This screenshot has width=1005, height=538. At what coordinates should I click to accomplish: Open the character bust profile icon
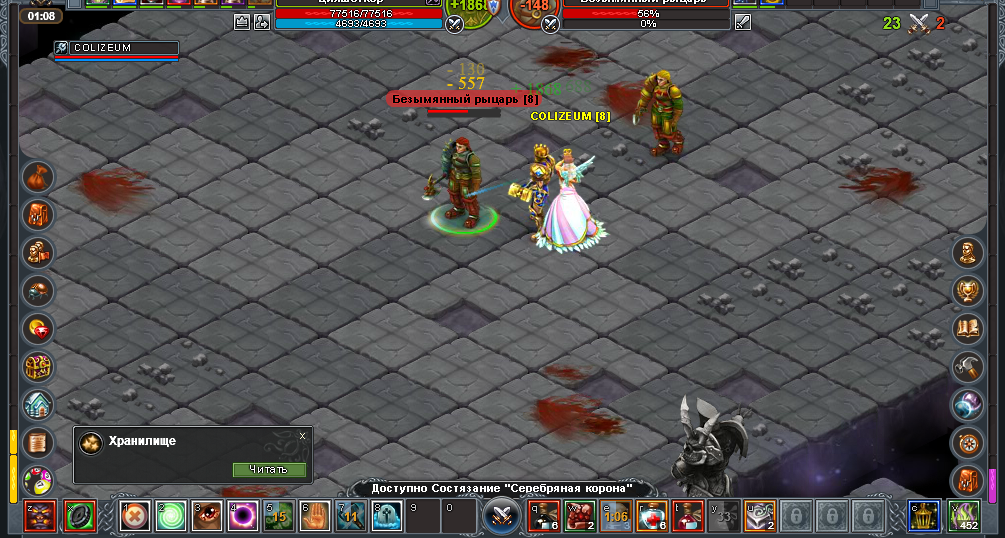tap(967, 253)
